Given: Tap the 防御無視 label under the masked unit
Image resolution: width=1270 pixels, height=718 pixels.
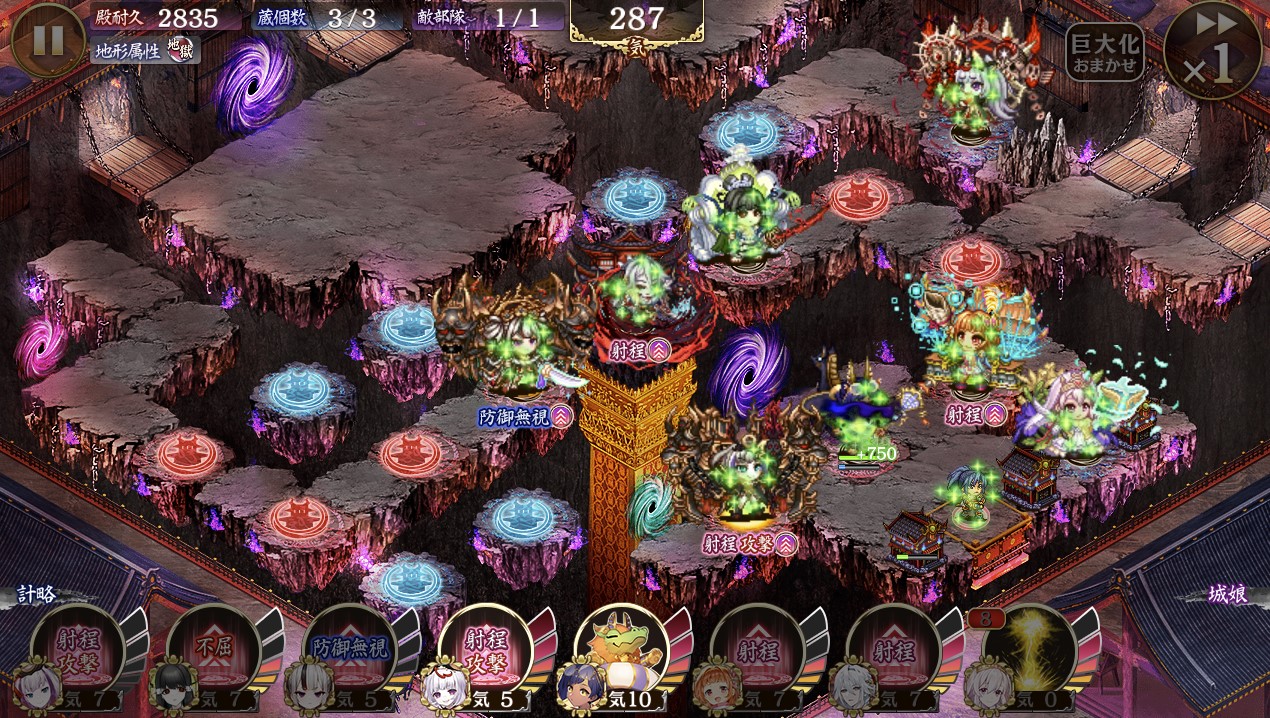Looking at the screenshot, I should coord(523,417).
